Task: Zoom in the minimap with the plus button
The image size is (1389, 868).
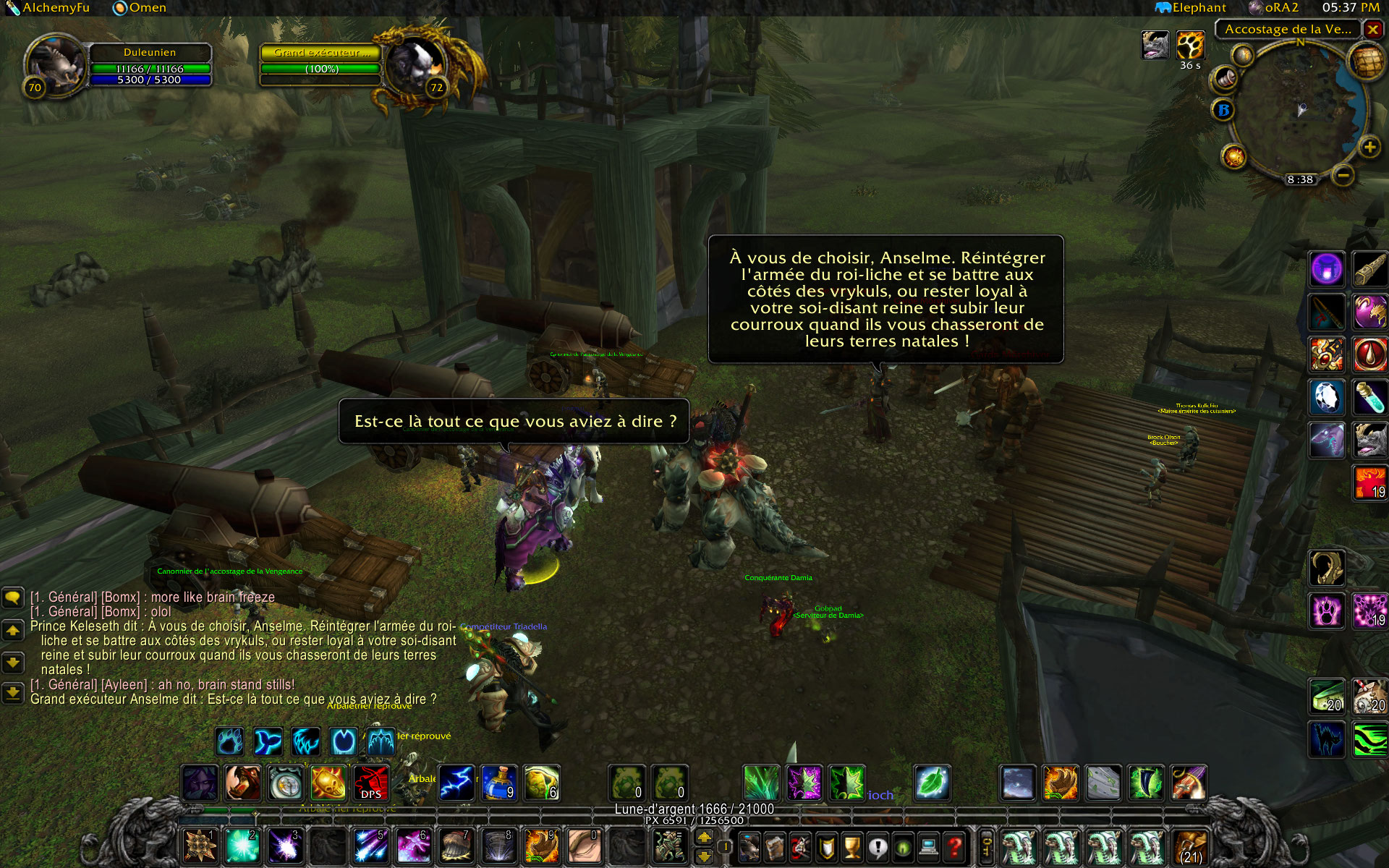Action: 1369,148
